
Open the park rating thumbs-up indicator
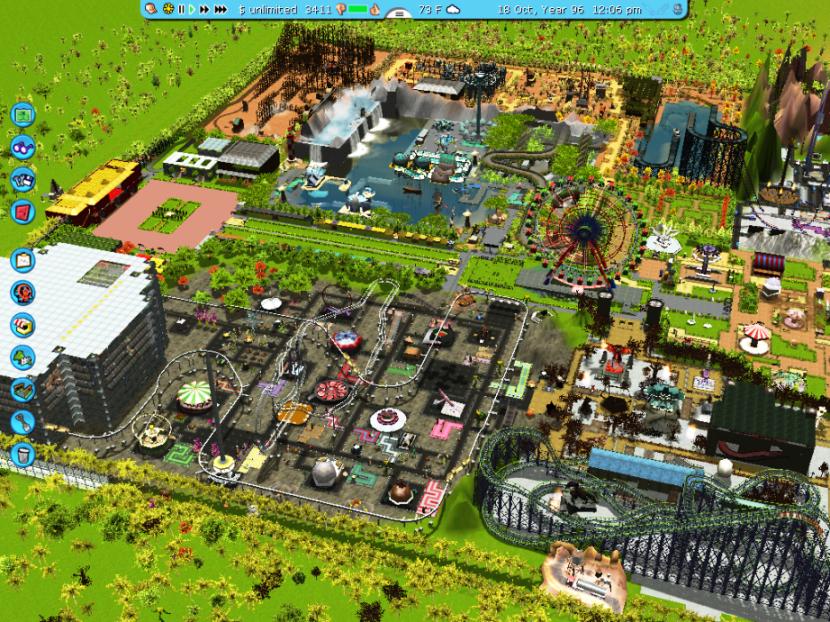pyautogui.click(x=338, y=9)
